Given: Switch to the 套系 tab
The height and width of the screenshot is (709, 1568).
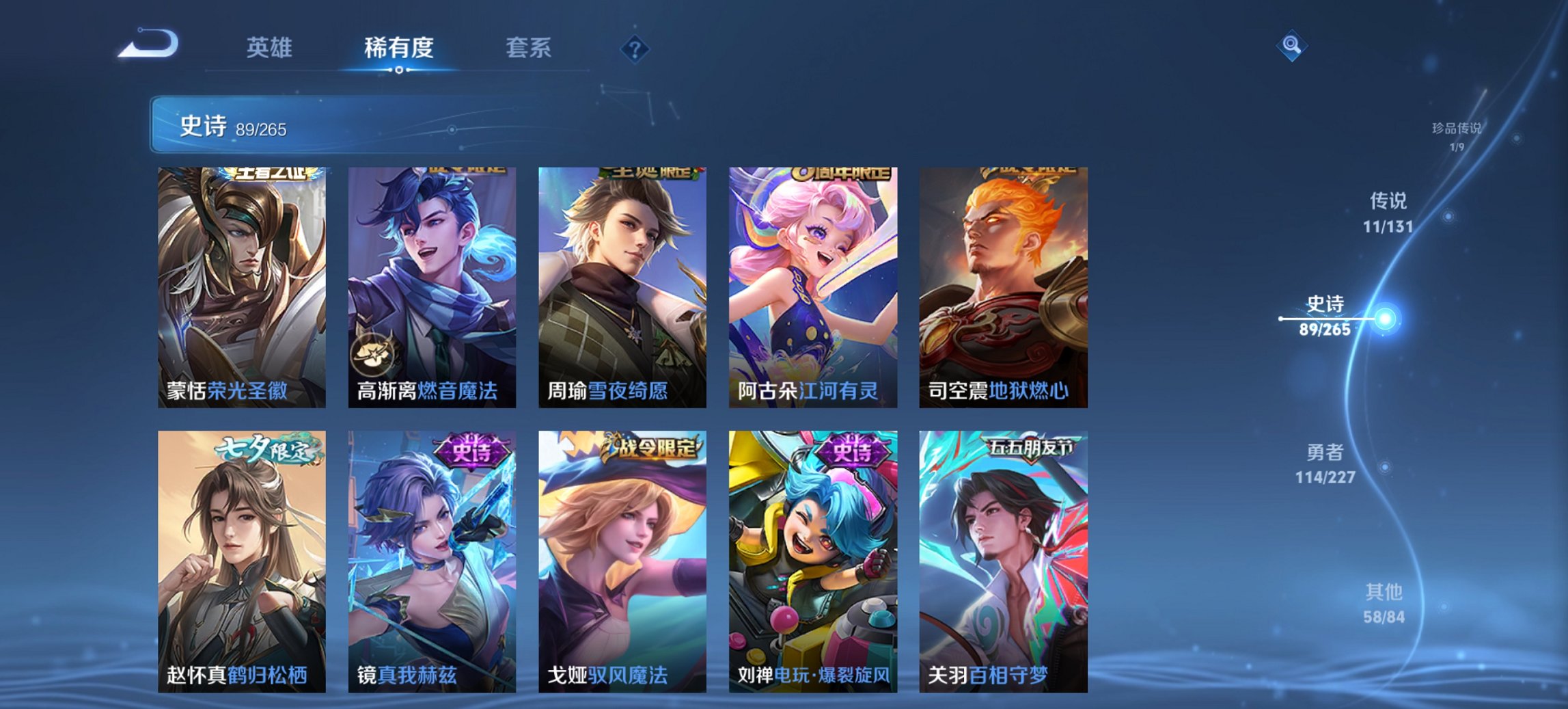Looking at the screenshot, I should (529, 49).
